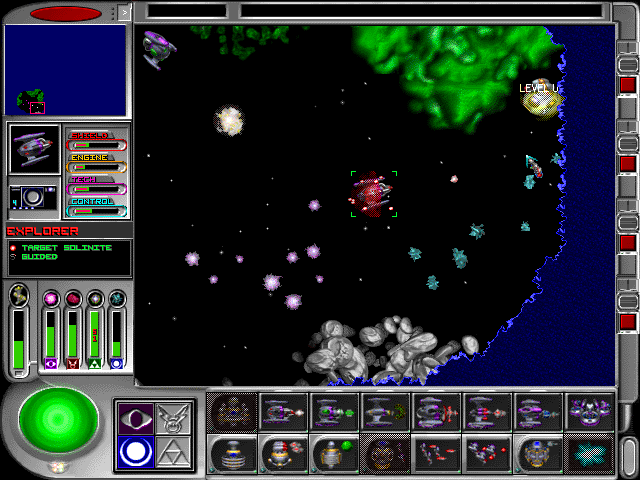Choose the purple eye faction emblem
The height and width of the screenshot is (480, 640).
pyautogui.click(x=133, y=417)
